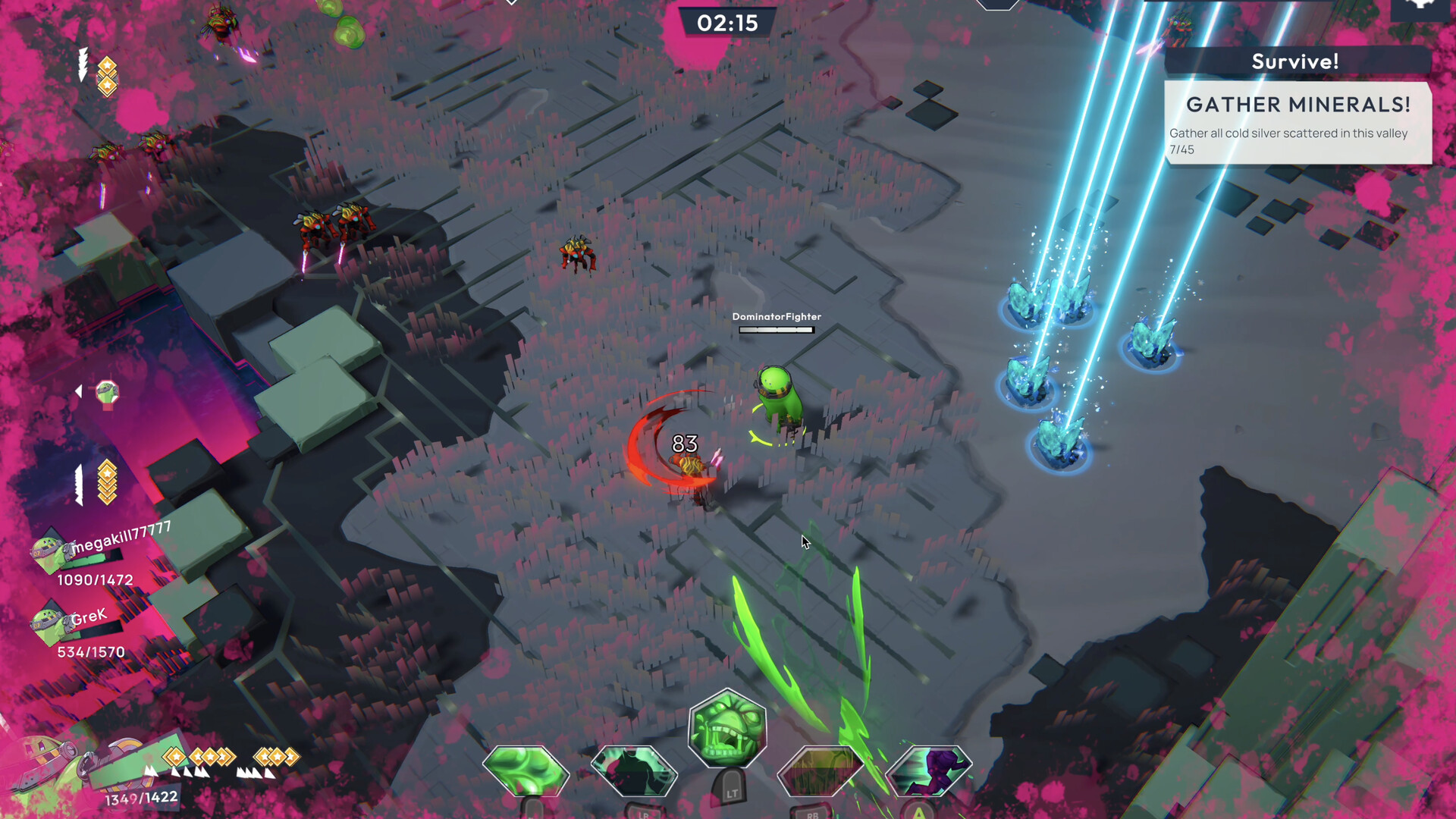Use the dark hulking silhouette ability
This screenshot has width=1456, height=819.
[634, 770]
